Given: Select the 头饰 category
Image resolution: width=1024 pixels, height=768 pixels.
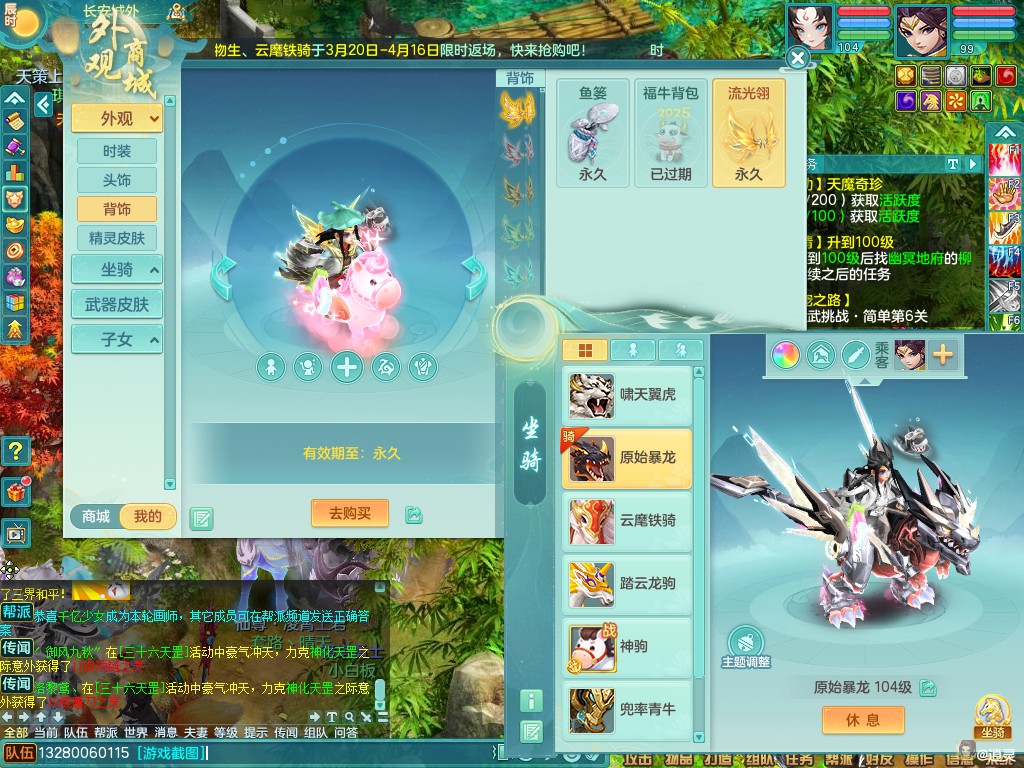Looking at the screenshot, I should tap(117, 180).
